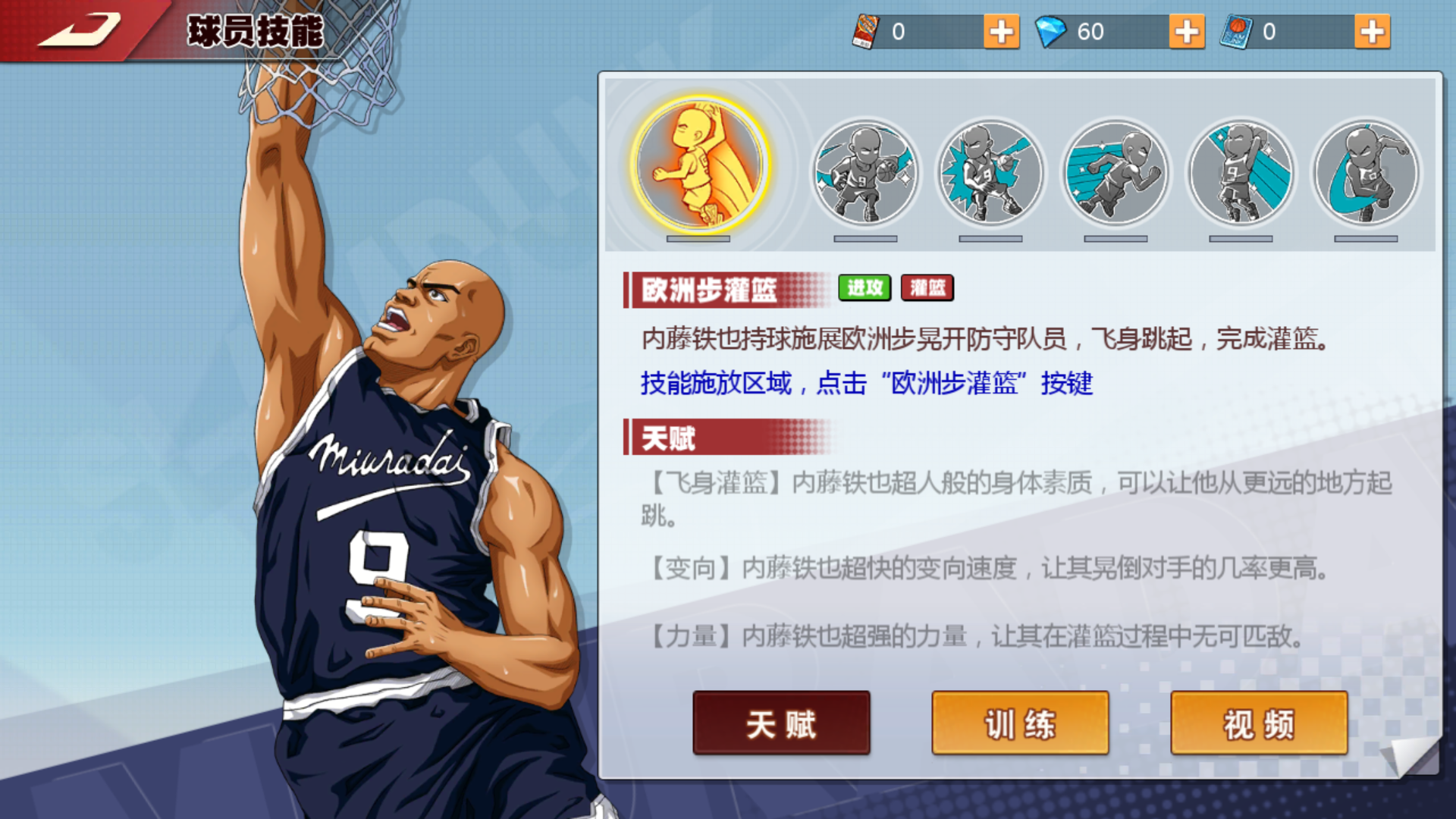Select the fifth skill icon with number 9 jersey

[x=1241, y=173]
